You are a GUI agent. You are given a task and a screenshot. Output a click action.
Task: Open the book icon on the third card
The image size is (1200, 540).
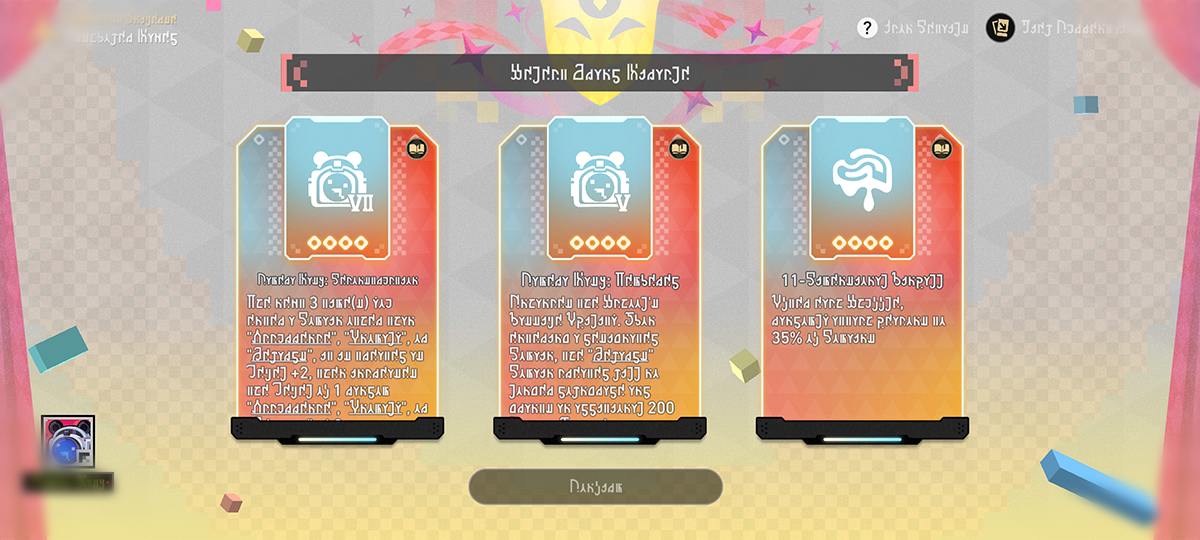941,148
